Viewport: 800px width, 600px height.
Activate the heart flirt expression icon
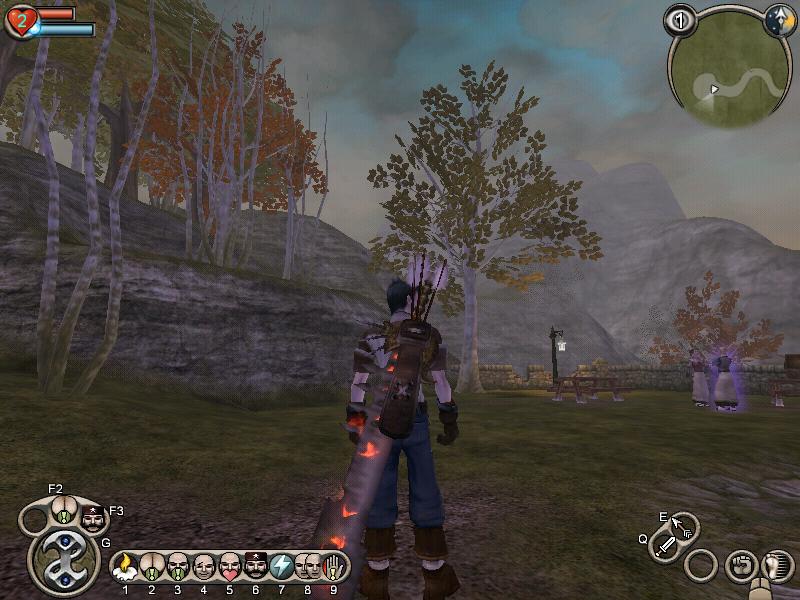(229, 567)
